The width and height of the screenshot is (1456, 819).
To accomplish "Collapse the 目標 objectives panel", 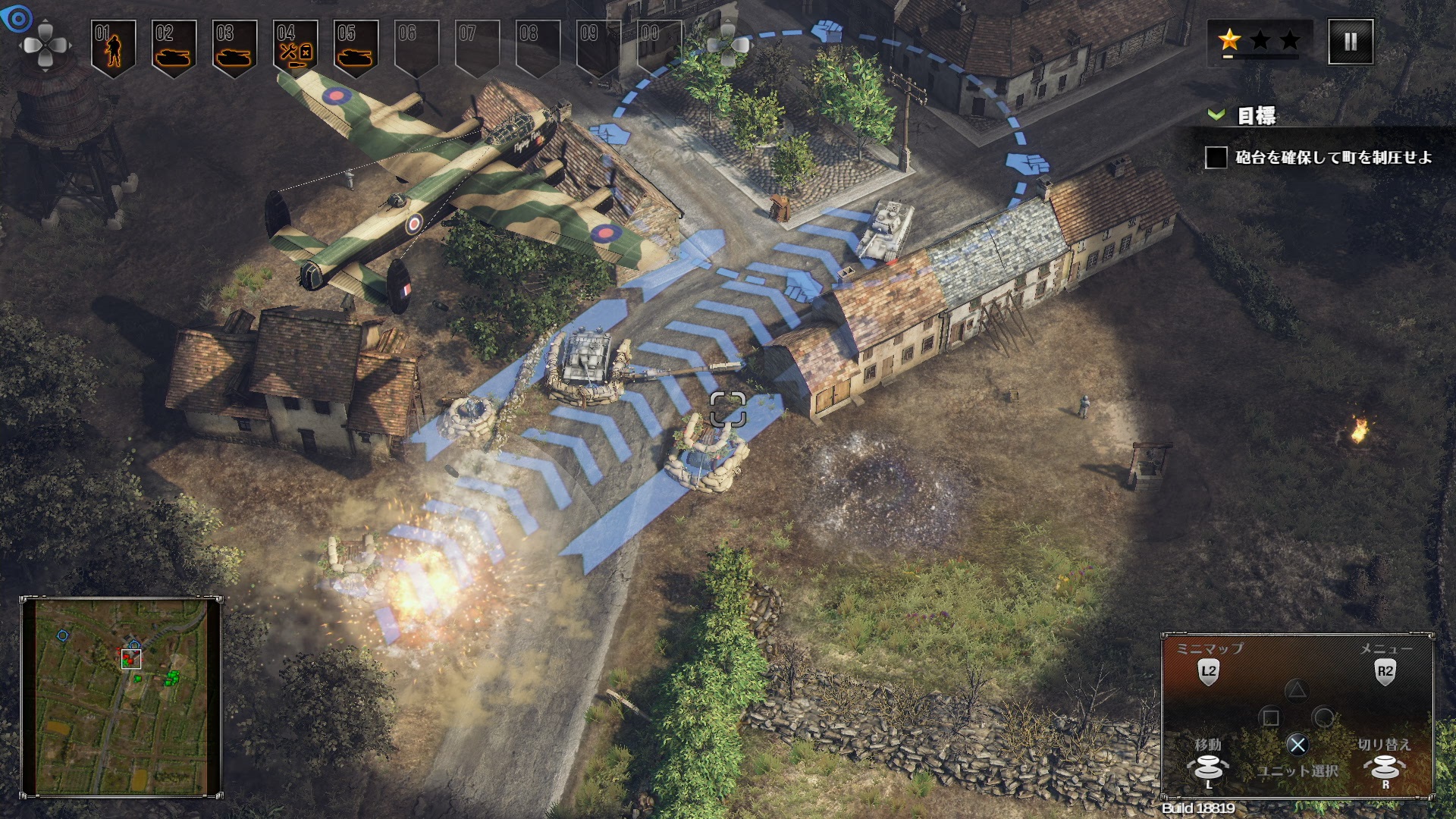I will click(1216, 115).
